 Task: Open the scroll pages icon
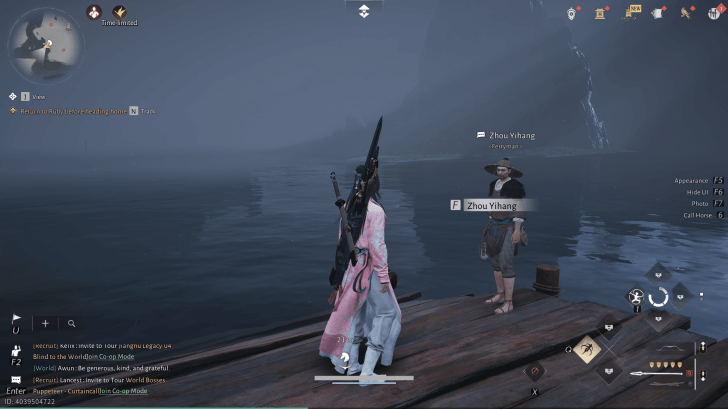658,12
